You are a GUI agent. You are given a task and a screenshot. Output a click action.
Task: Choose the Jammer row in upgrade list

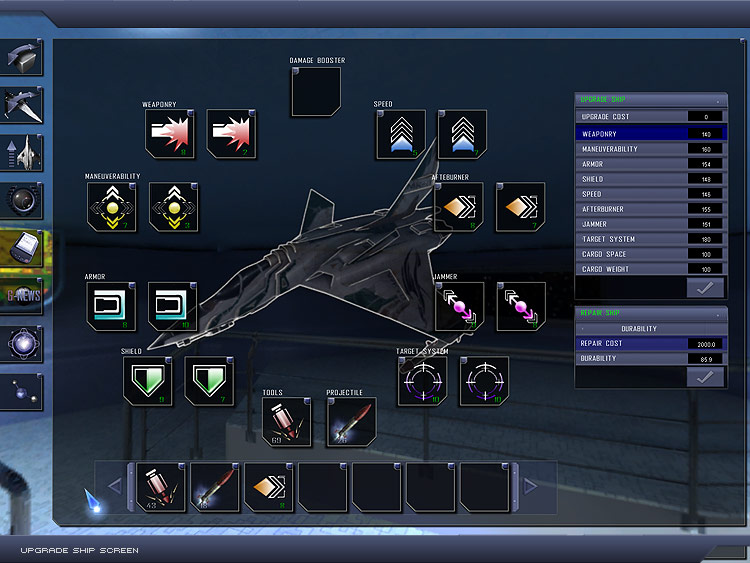(650, 224)
